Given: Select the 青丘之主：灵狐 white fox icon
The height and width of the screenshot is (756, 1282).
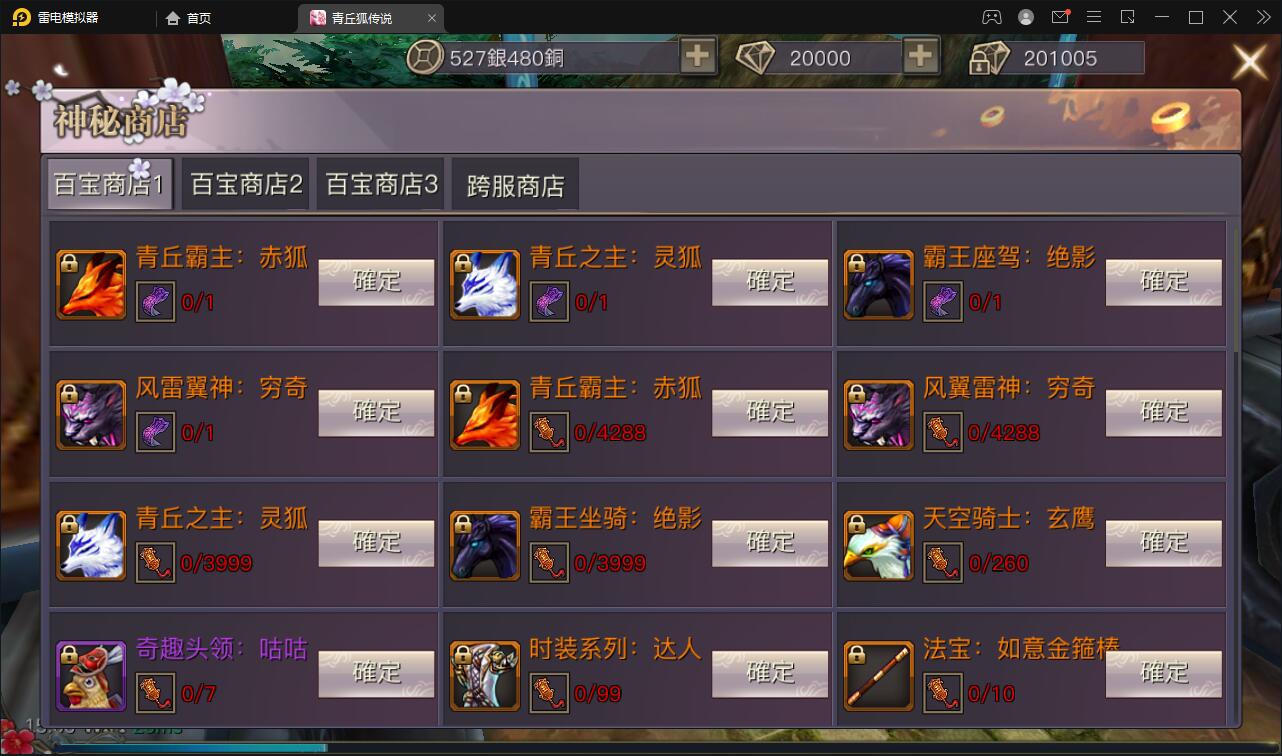Looking at the screenshot, I should coord(484,283).
